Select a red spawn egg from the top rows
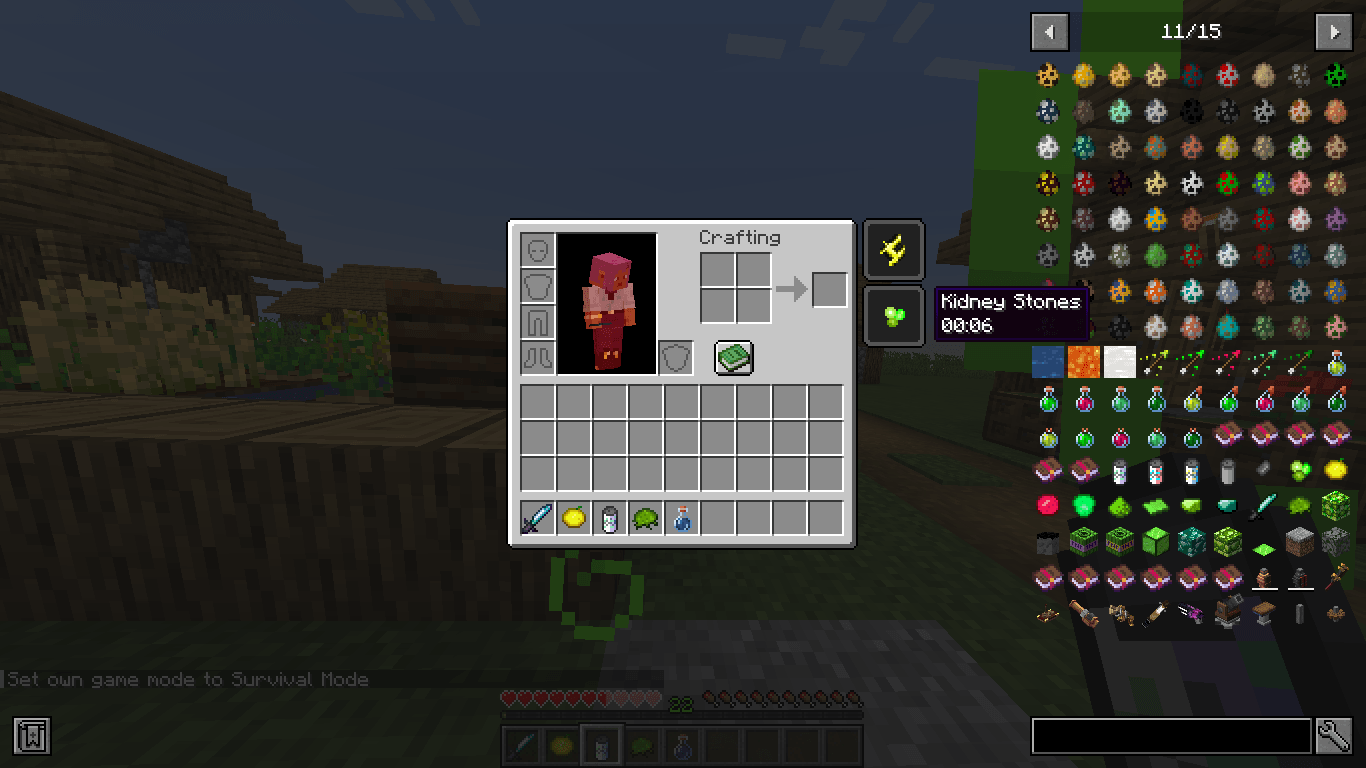 coord(1227,74)
